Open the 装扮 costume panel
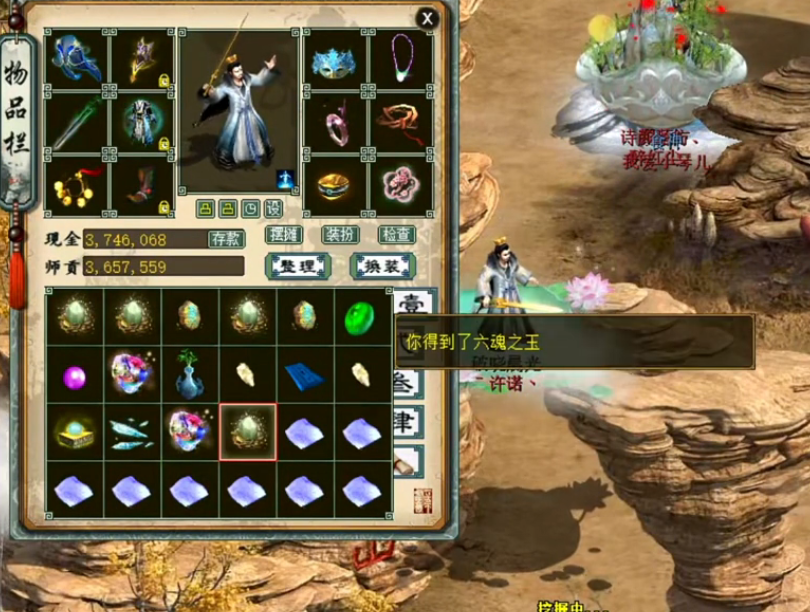The height and width of the screenshot is (612, 810). tap(340, 235)
